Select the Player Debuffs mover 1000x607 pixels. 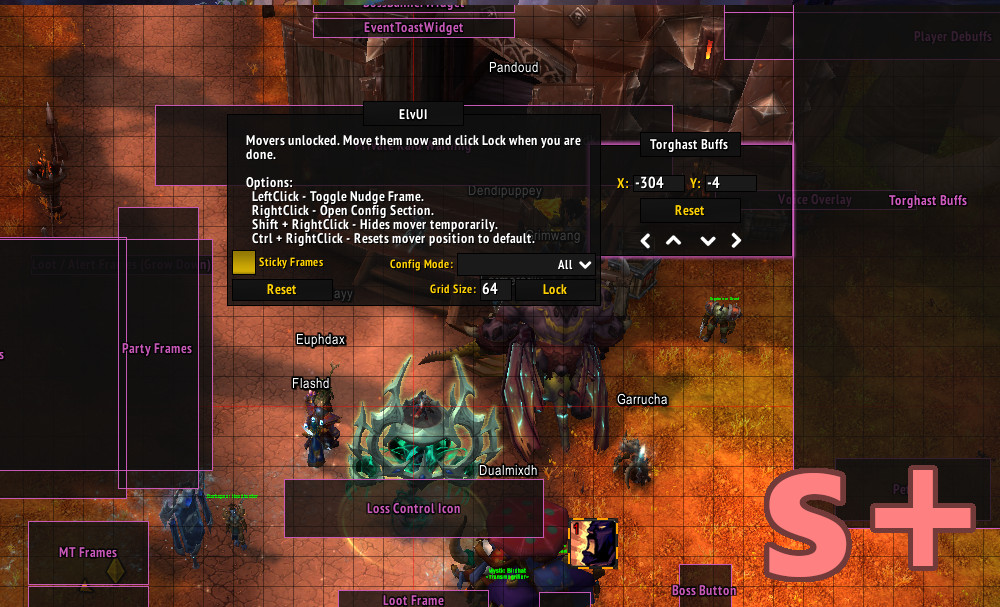pos(950,38)
